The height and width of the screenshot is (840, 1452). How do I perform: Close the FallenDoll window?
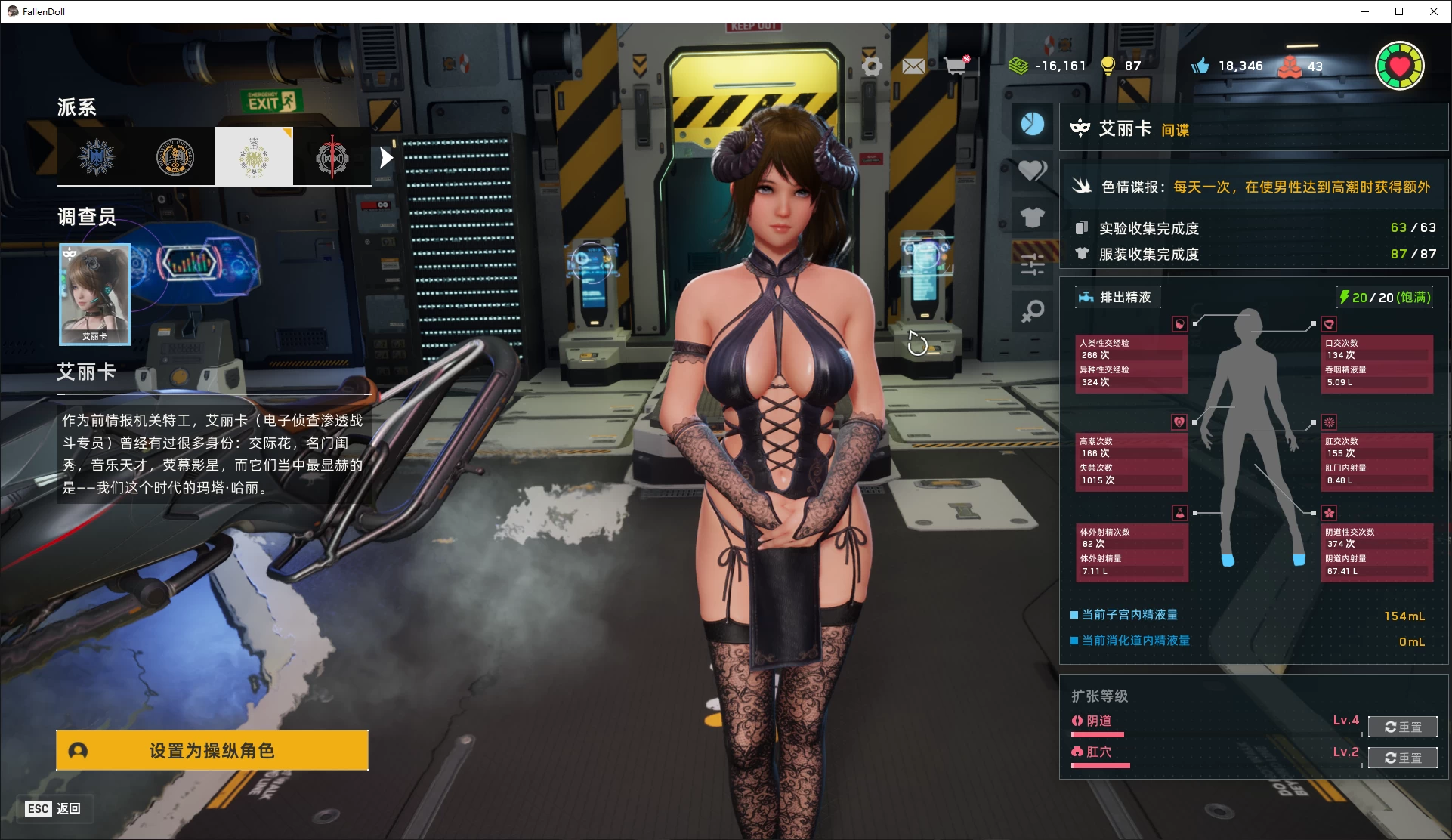point(1434,11)
